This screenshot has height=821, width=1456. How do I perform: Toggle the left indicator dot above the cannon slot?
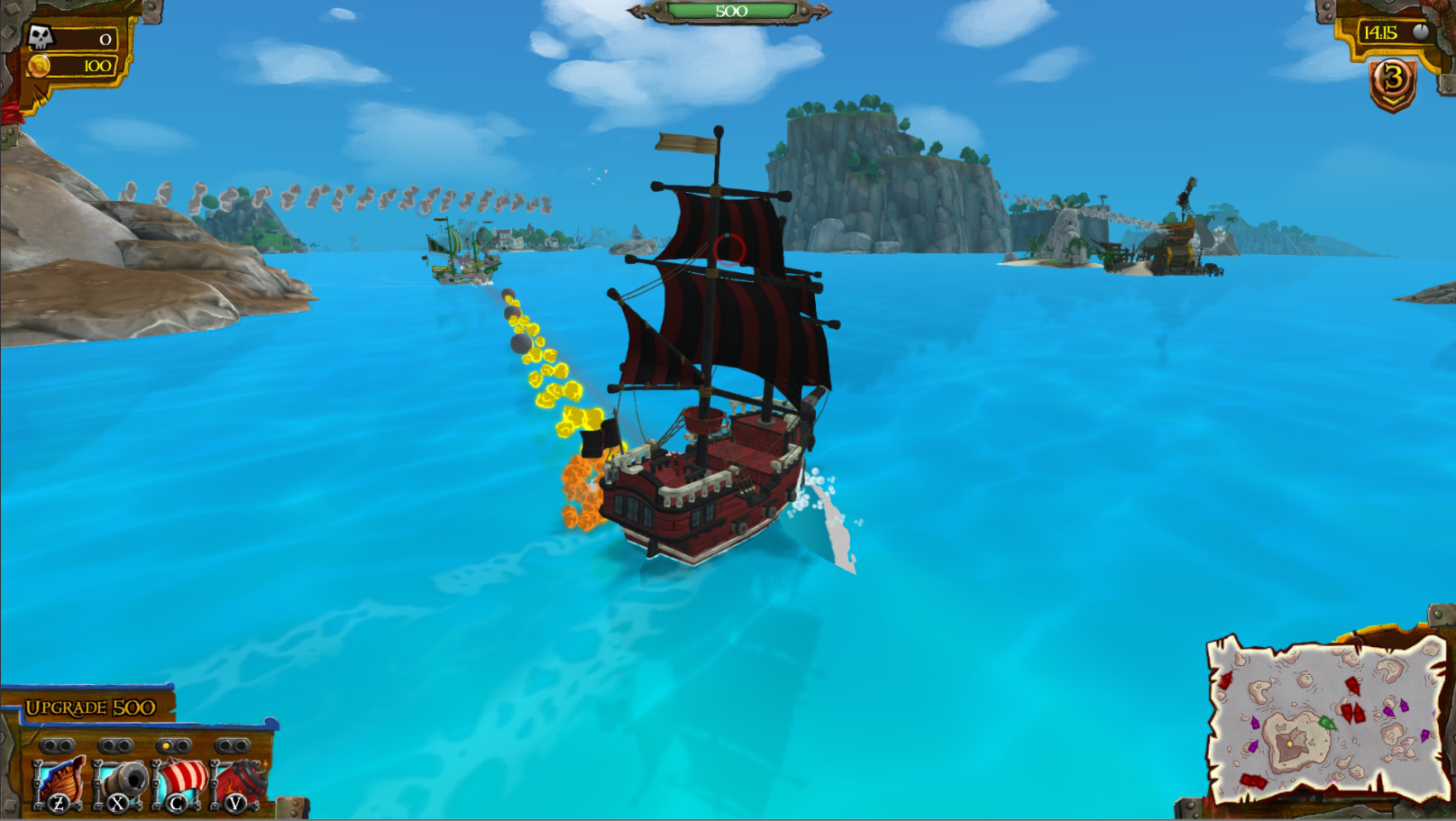tap(107, 745)
